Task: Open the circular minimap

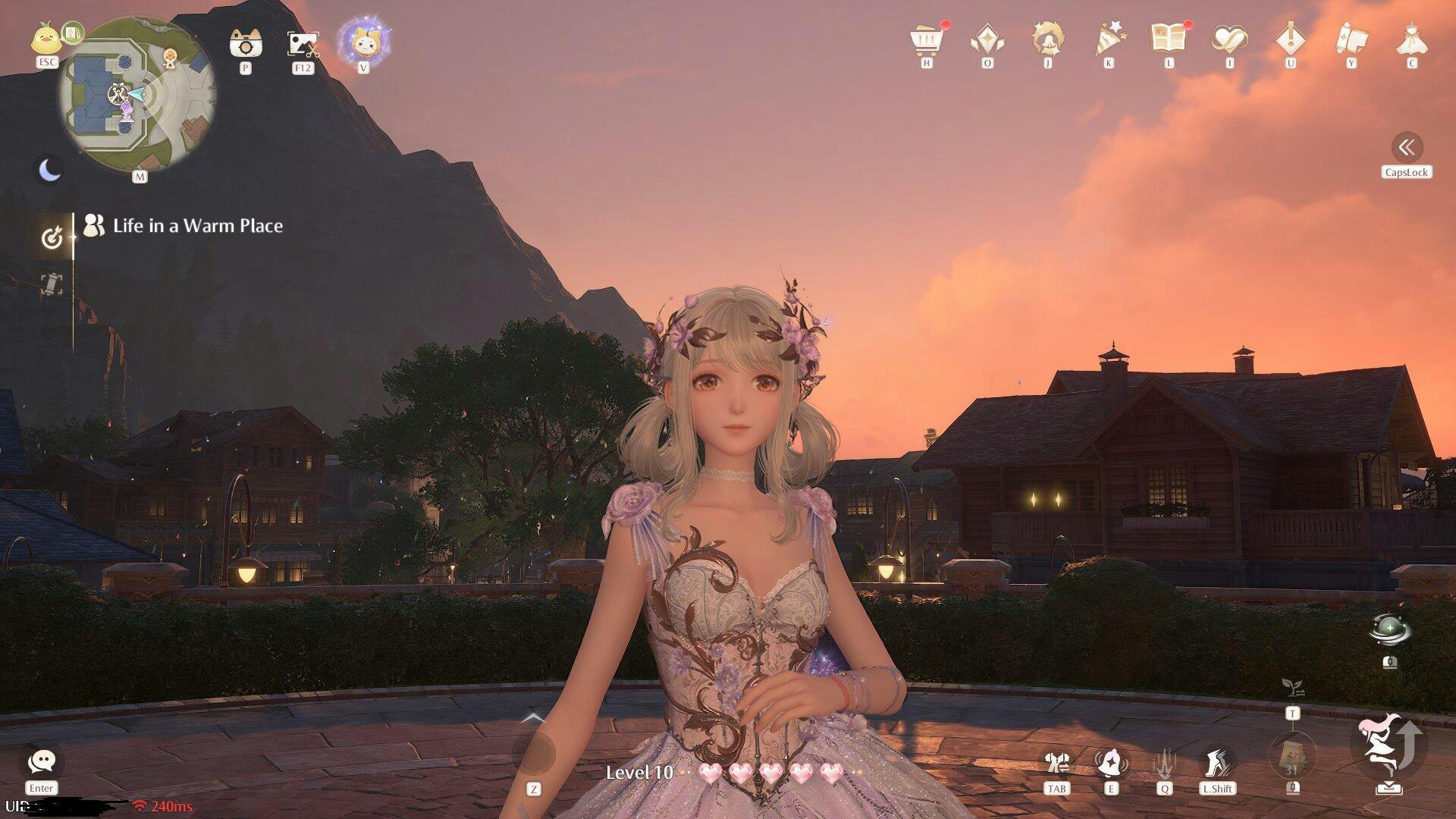Action: (137, 96)
